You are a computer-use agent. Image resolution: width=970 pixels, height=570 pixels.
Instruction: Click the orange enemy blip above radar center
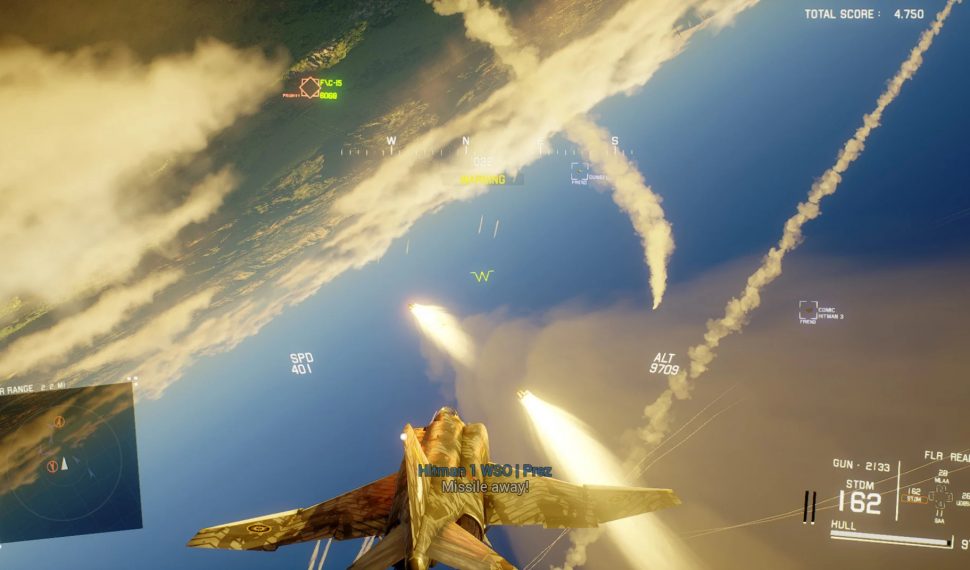58,423
